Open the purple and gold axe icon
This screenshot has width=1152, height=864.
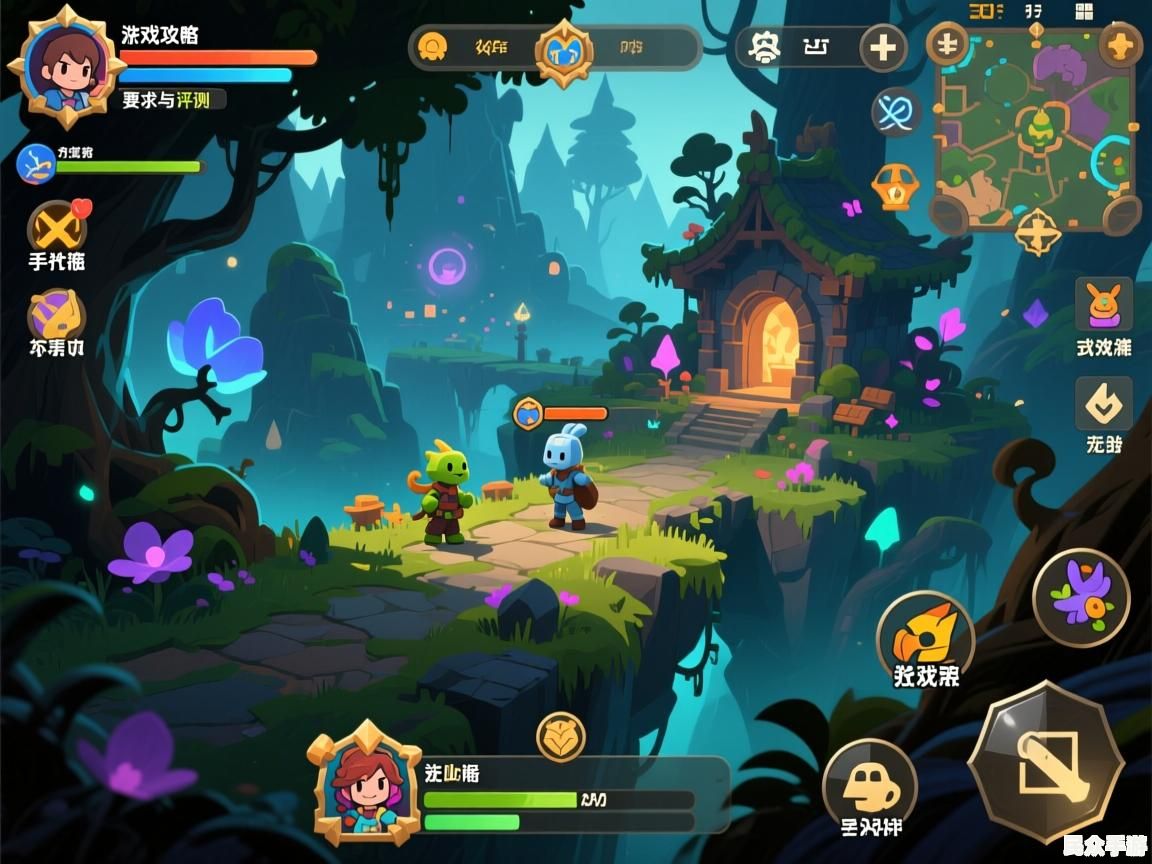point(56,316)
